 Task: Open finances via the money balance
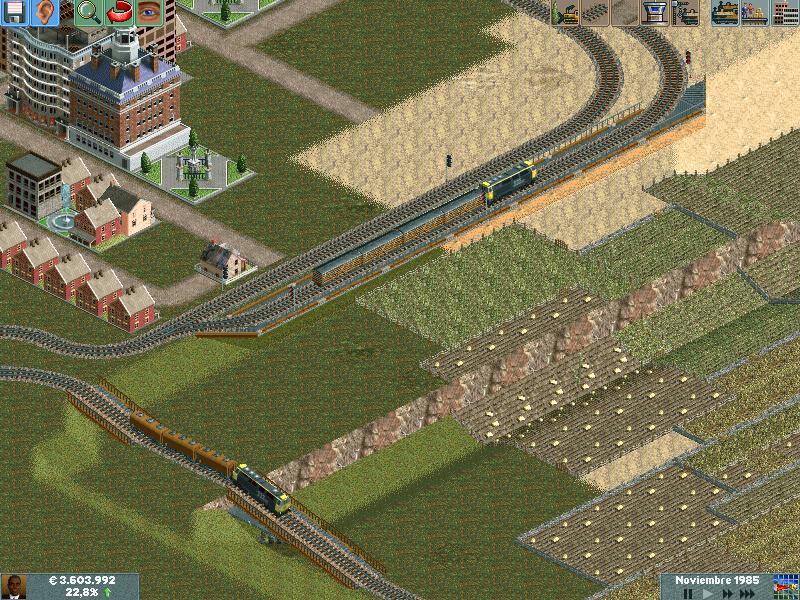[x=82, y=580]
